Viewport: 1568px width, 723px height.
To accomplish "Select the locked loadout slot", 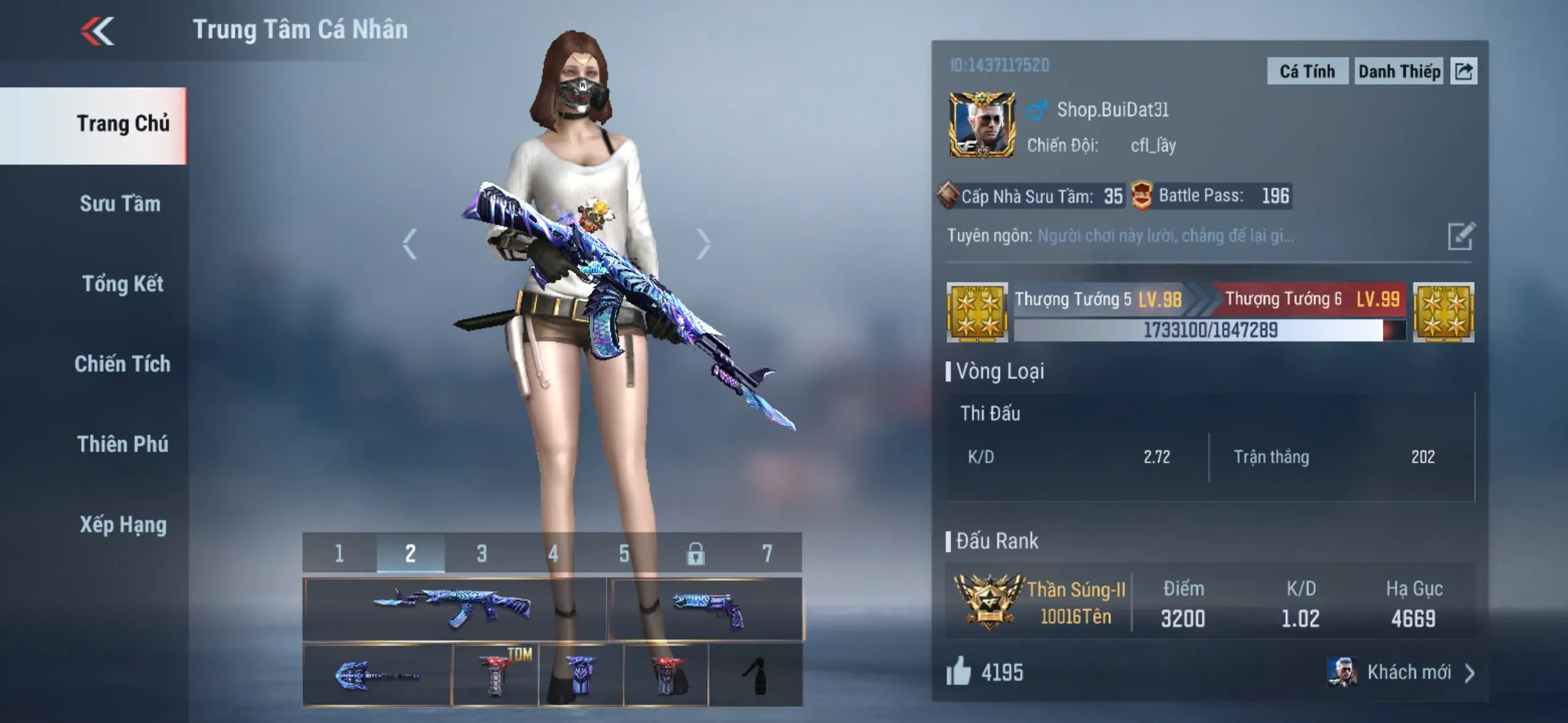I will point(695,554).
